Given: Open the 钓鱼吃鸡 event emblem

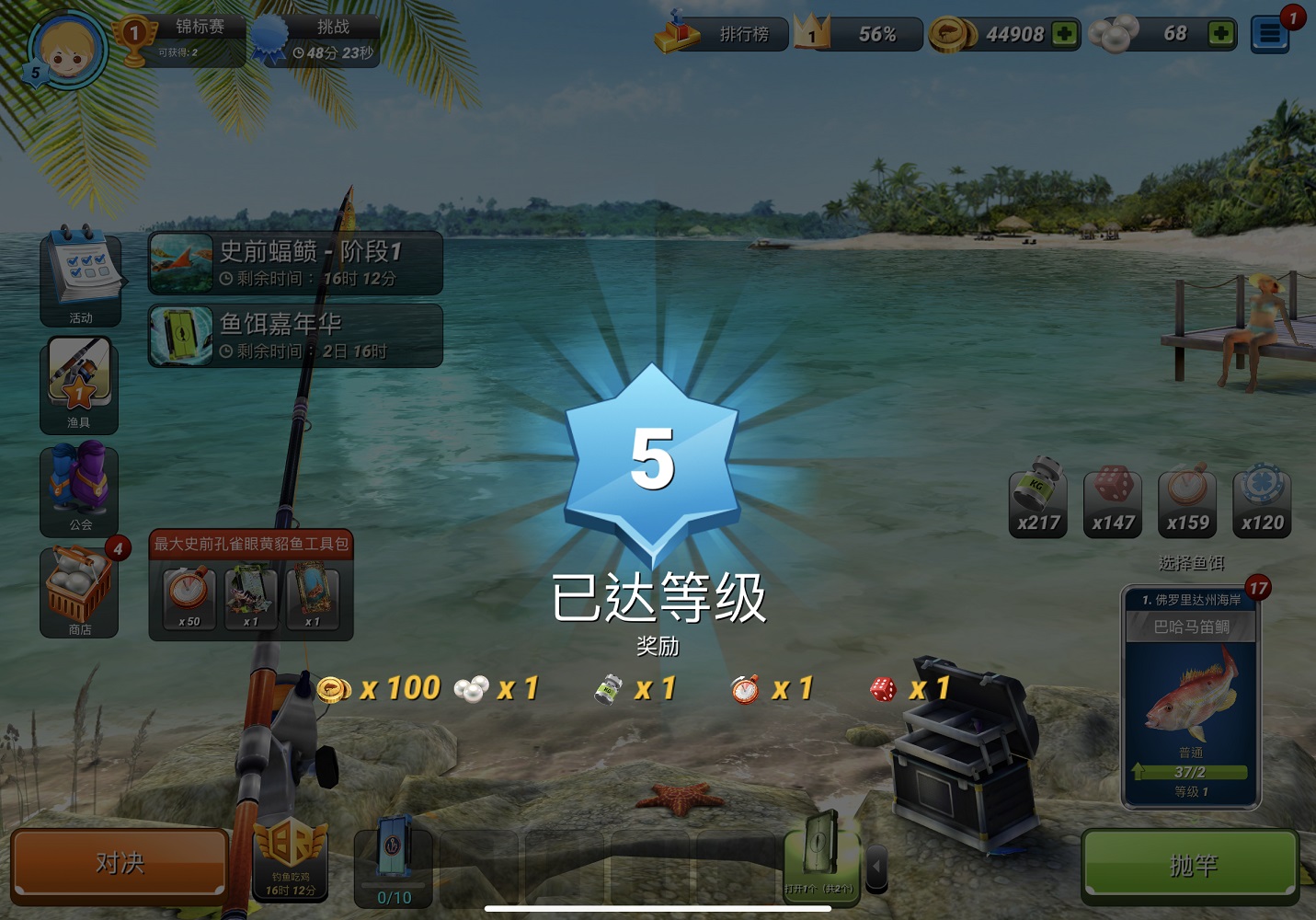Looking at the screenshot, I should pos(292,863).
